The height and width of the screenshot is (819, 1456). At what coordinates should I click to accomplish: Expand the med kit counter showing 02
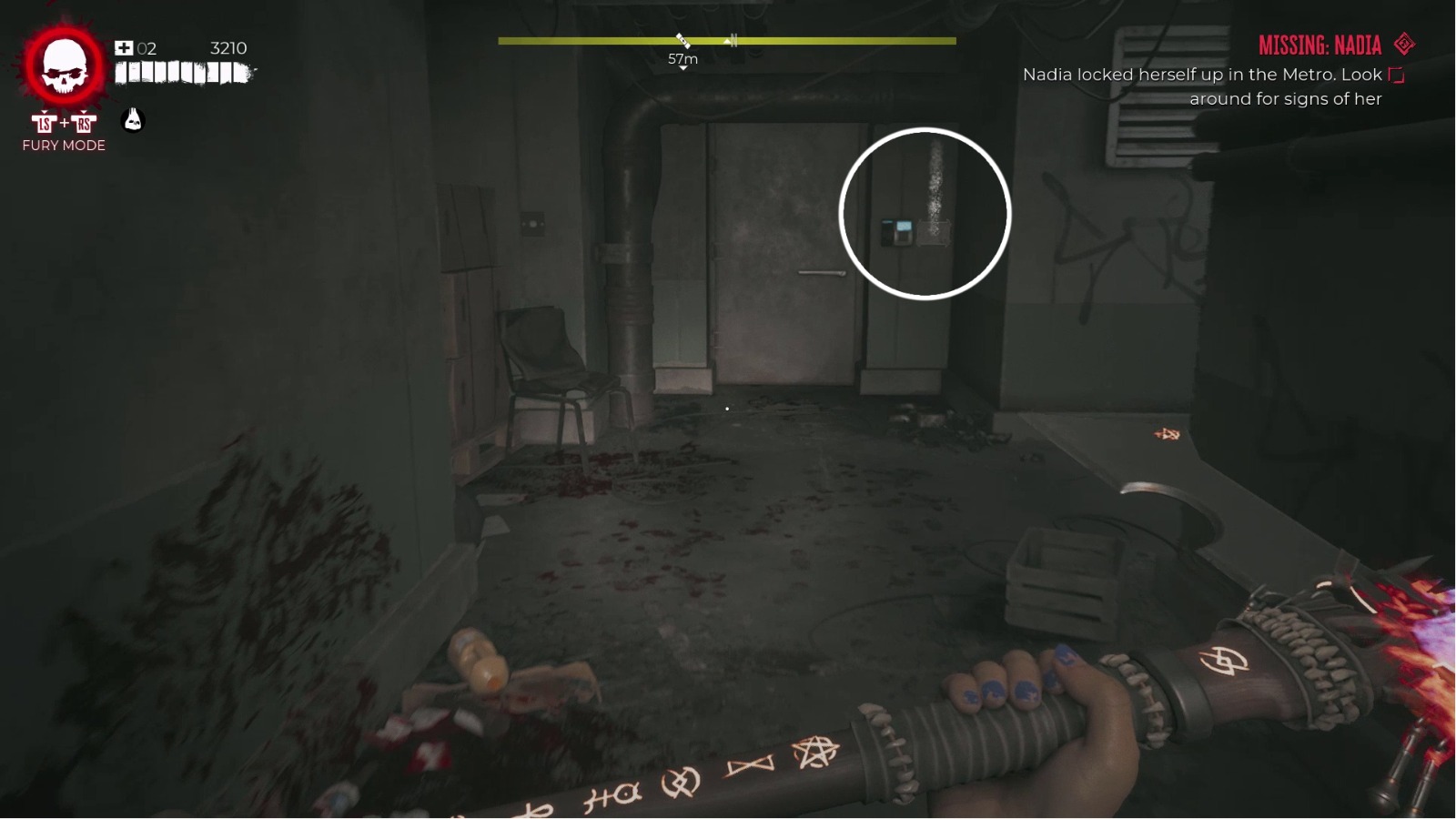147,47
